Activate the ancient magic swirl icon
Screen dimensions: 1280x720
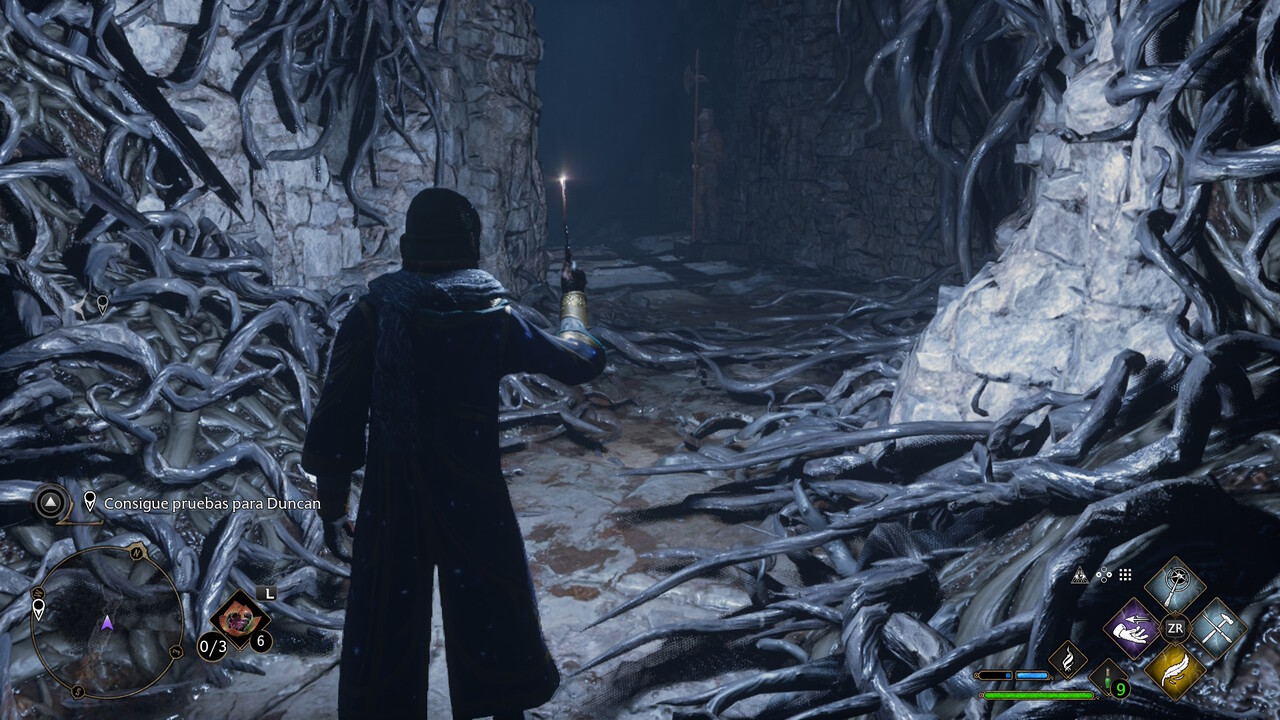click(x=1068, y=660)
